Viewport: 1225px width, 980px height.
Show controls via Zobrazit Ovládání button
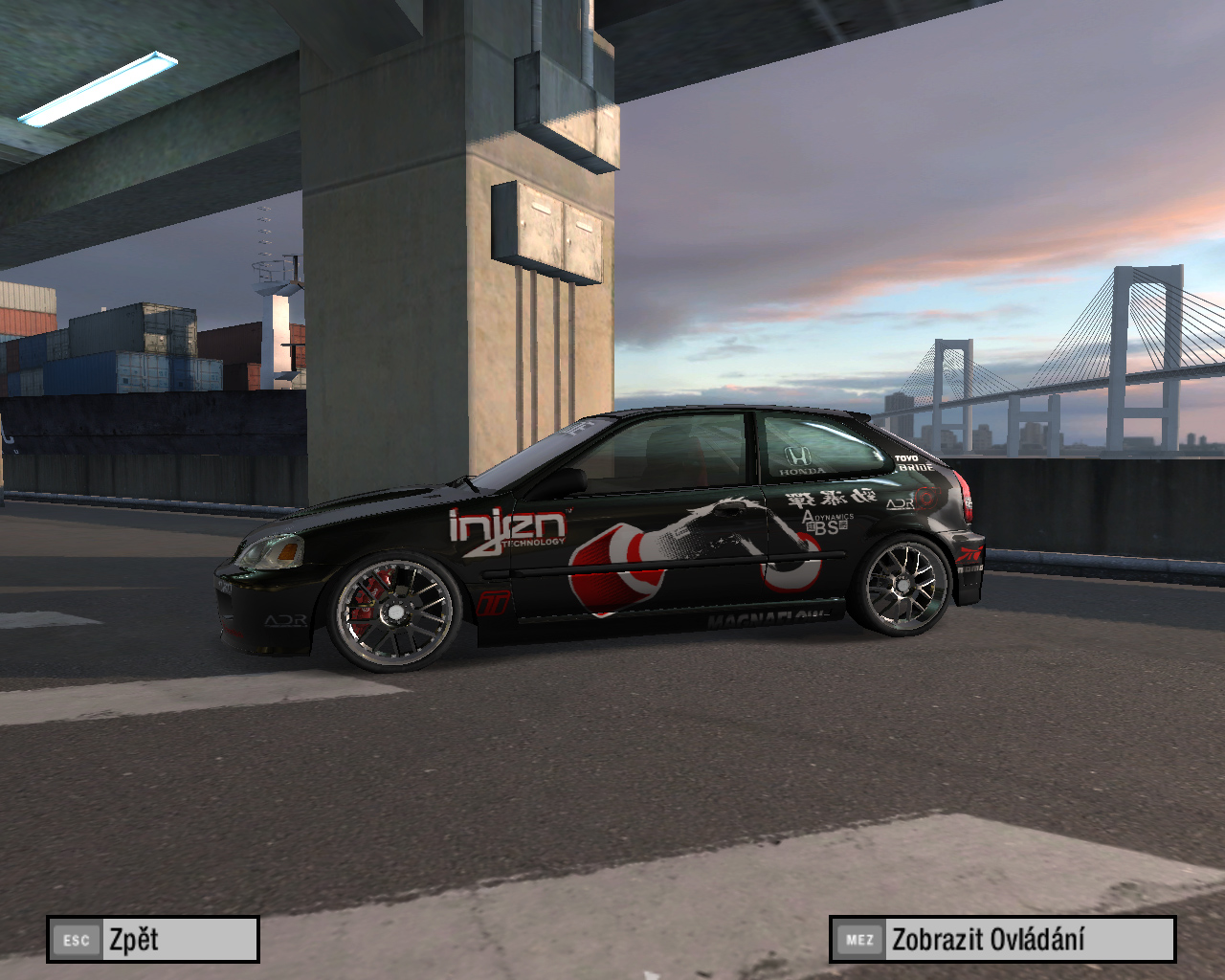[1002, 939]
